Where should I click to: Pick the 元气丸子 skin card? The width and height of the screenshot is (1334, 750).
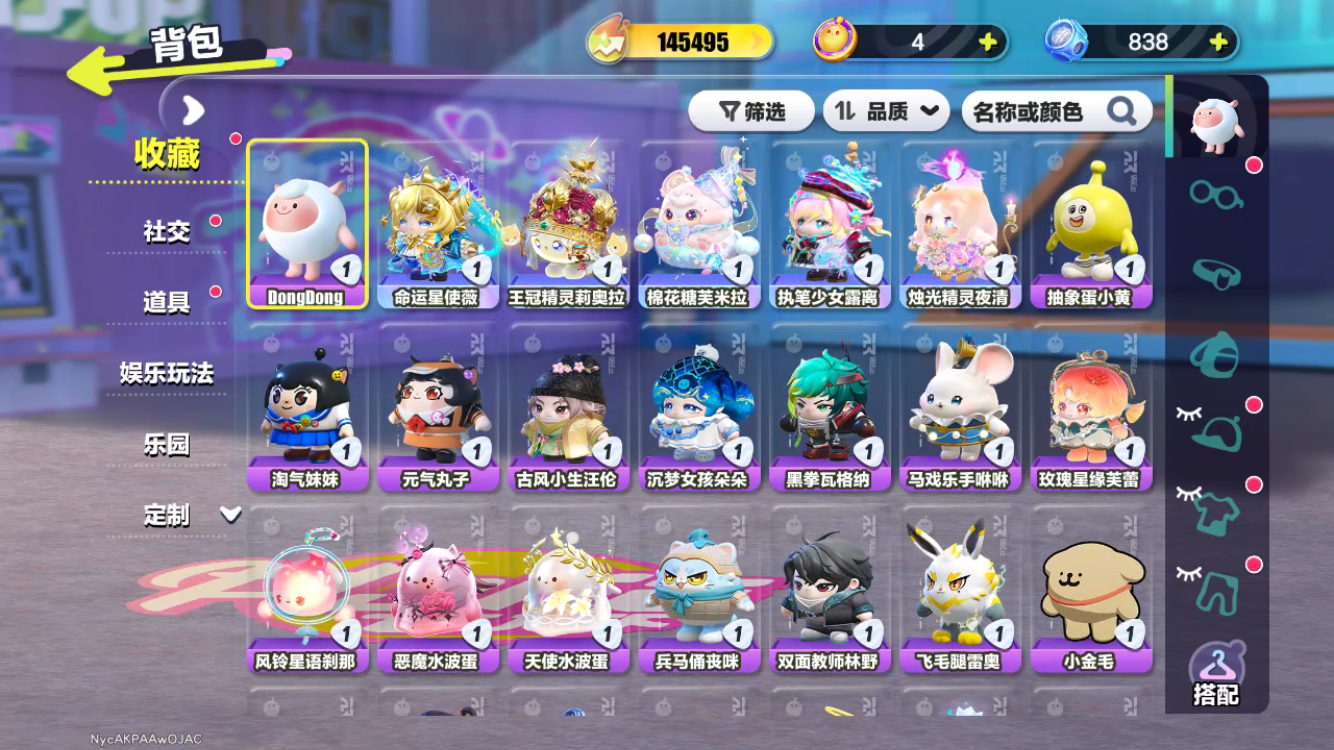pyautogui.click(x=437, y=407)
